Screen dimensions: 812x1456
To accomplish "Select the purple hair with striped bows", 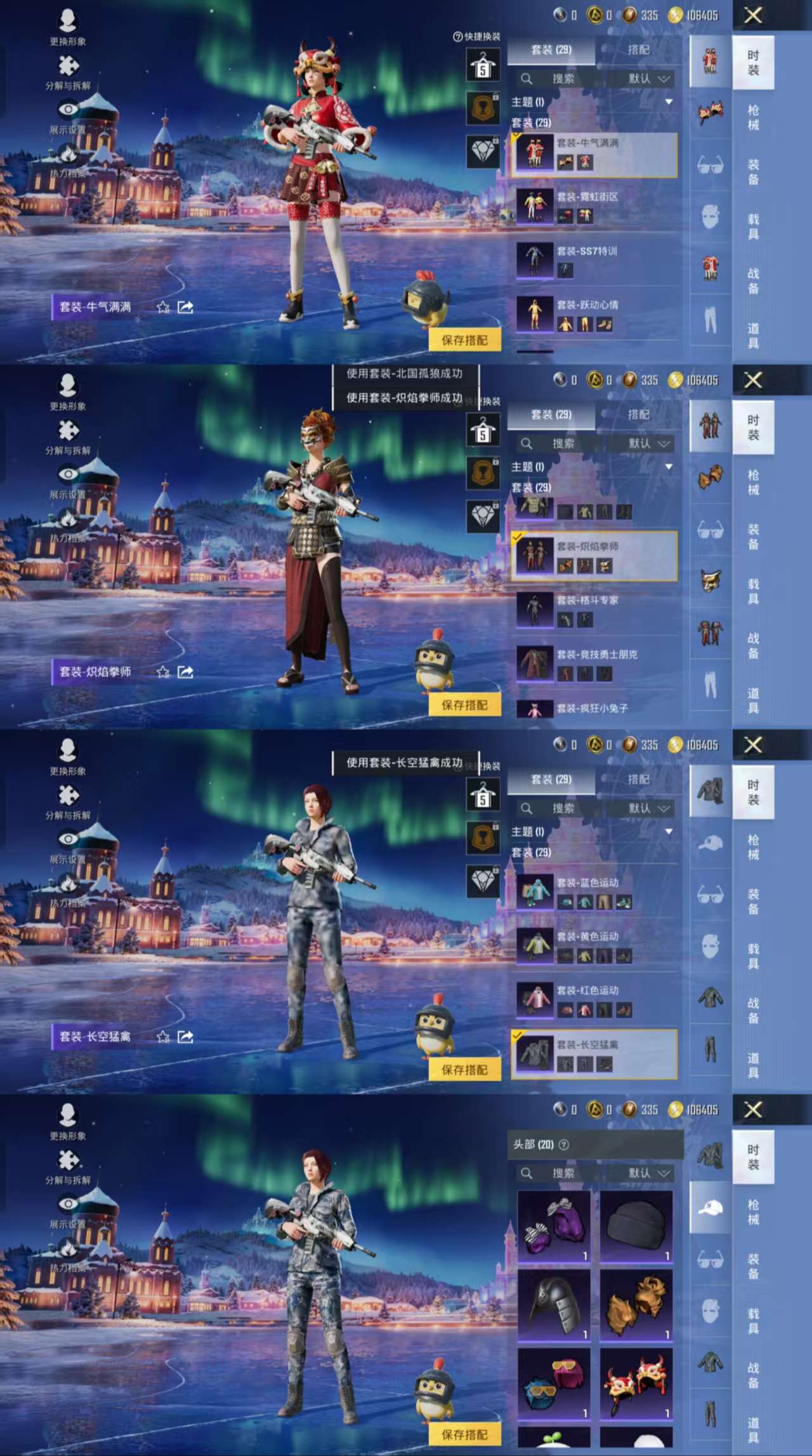I will click(554, 1226).
